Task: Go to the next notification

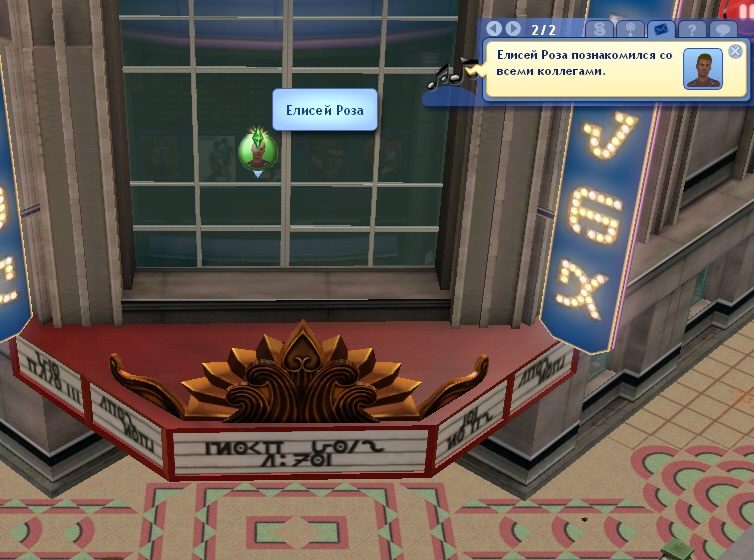Action: tap(513, 29)
